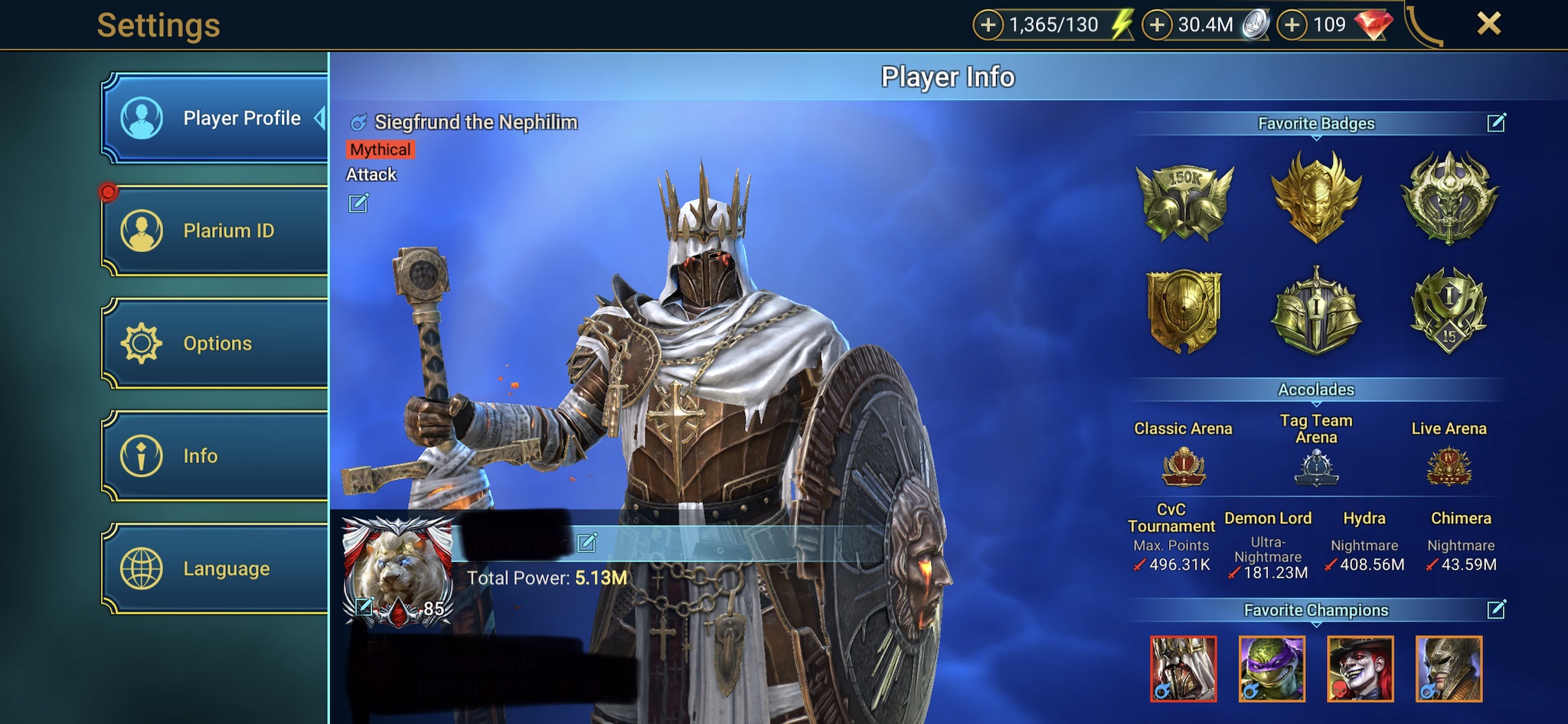Open the Options settings section

(216, 344)
